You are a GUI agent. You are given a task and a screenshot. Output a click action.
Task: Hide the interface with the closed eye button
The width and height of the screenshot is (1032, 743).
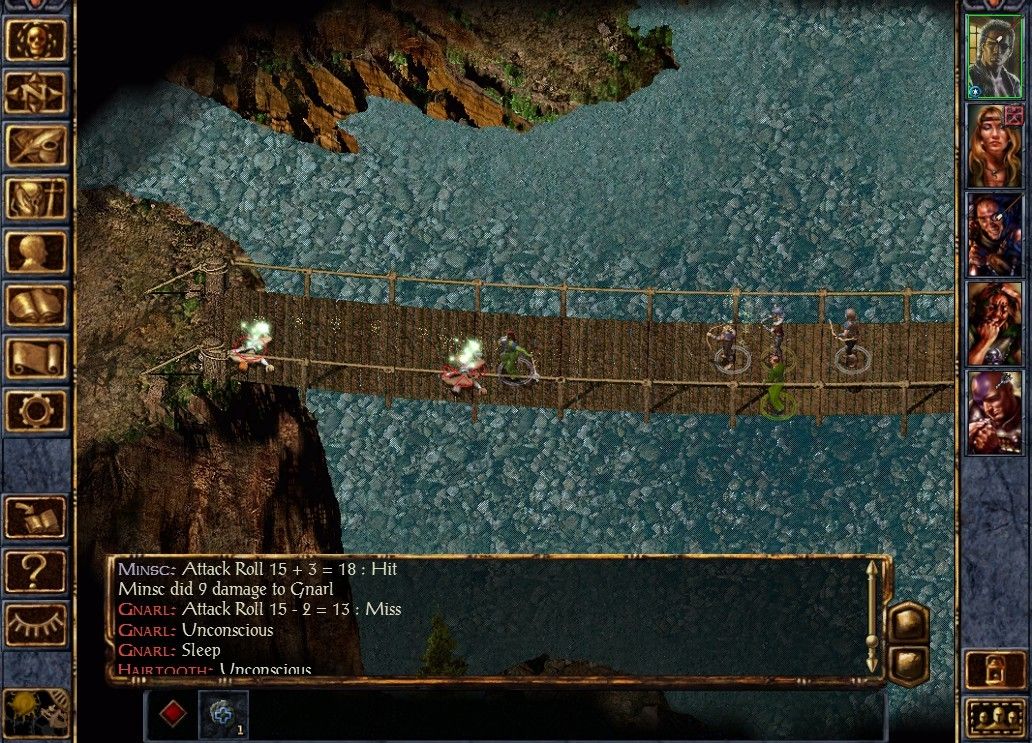click(37, 625)
